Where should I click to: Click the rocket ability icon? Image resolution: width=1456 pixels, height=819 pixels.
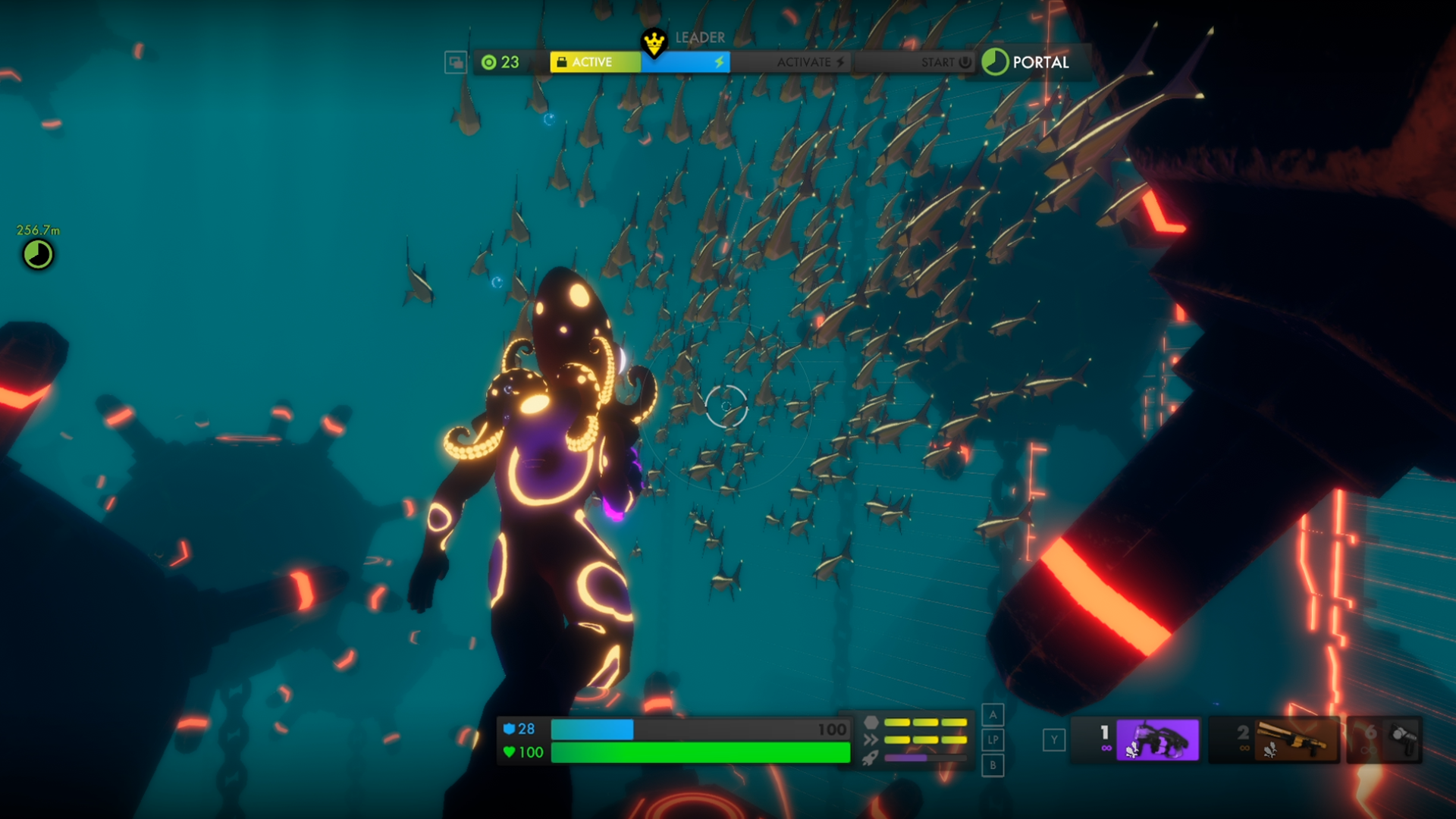[x=871, y=757]
